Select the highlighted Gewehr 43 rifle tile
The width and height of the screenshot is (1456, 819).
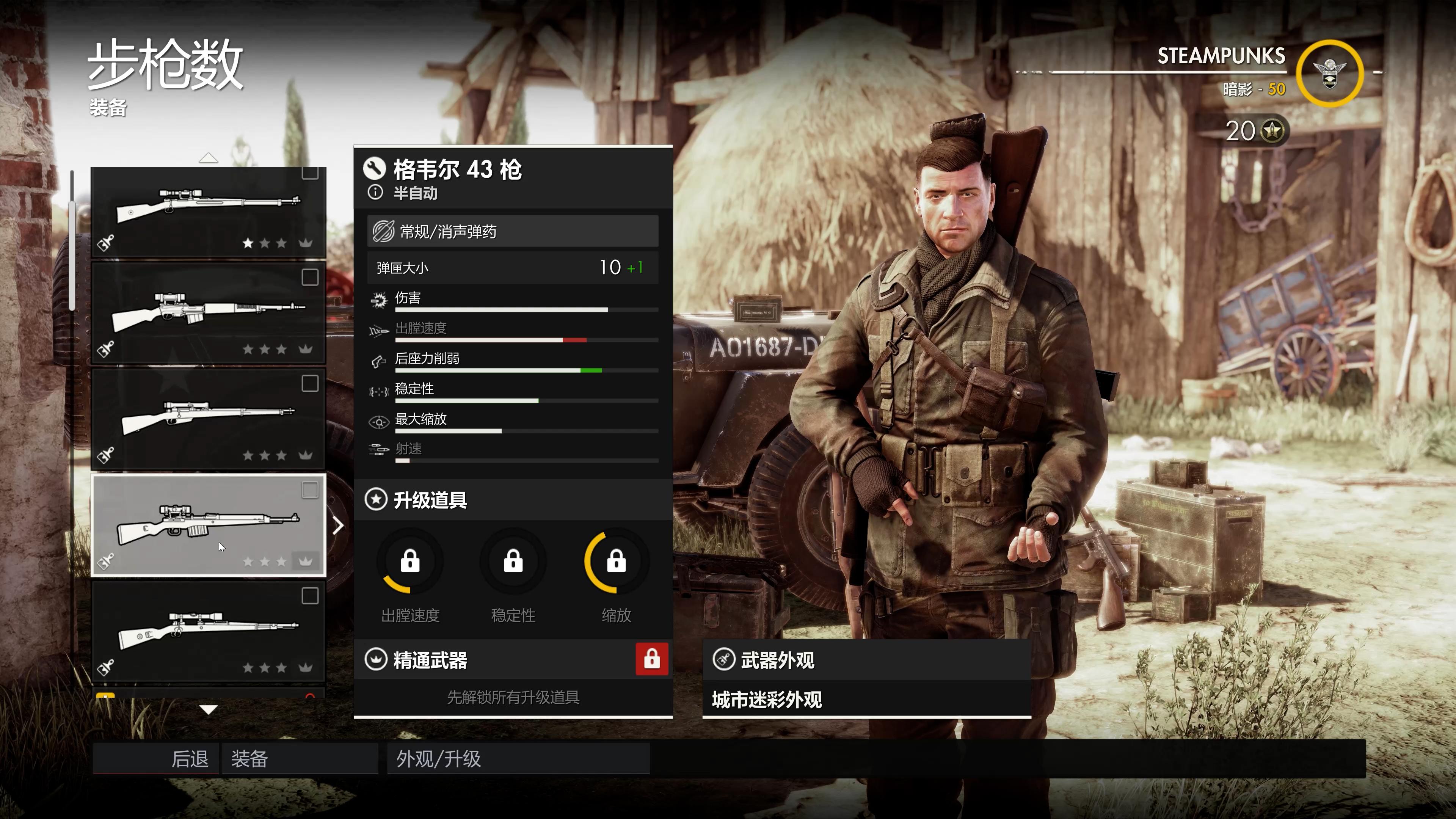point(208,525)
